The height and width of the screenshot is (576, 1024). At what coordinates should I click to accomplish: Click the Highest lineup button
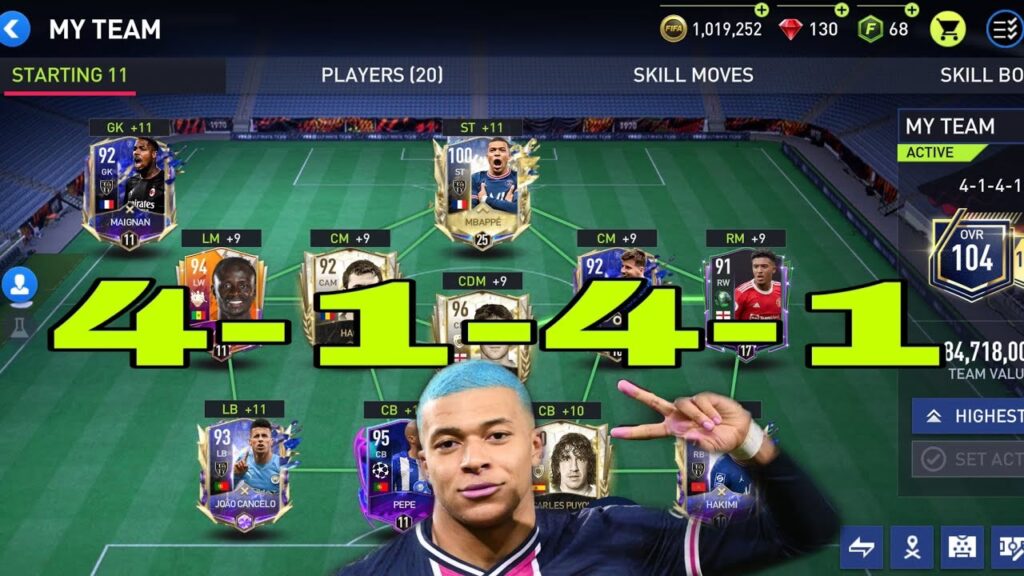[x=968, y=416]
